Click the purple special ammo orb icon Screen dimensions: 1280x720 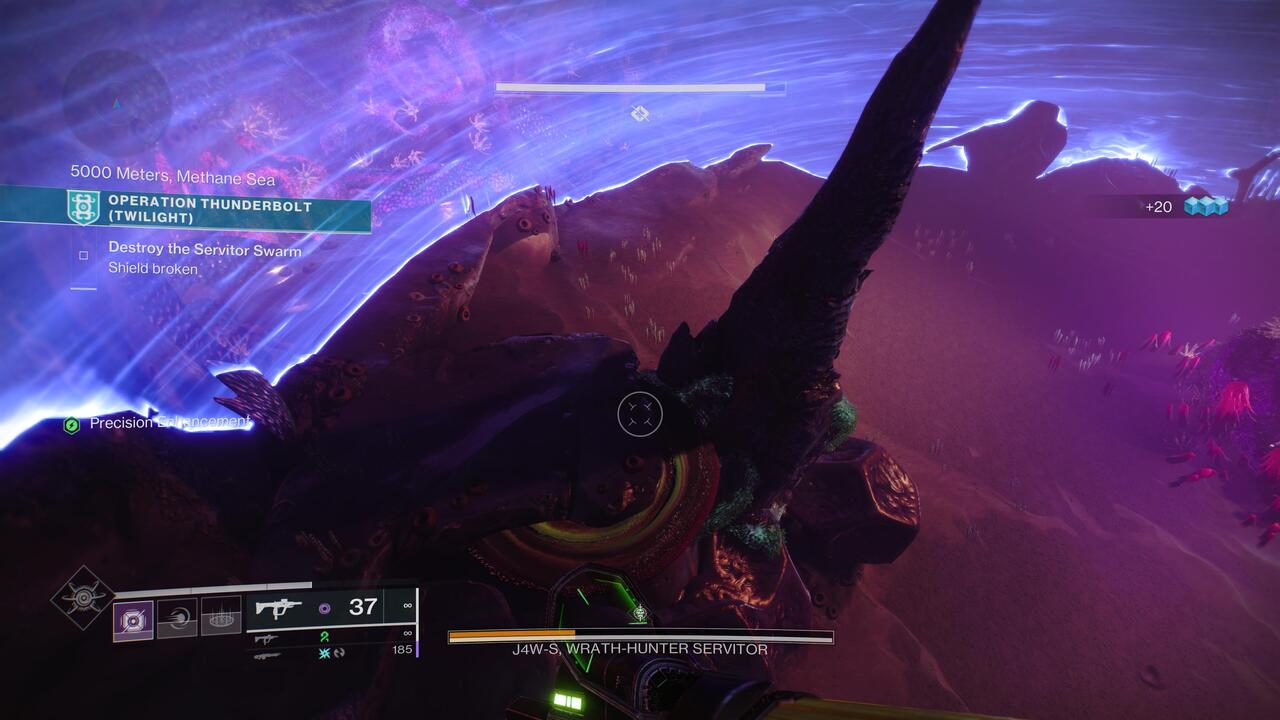pos(325,607)
